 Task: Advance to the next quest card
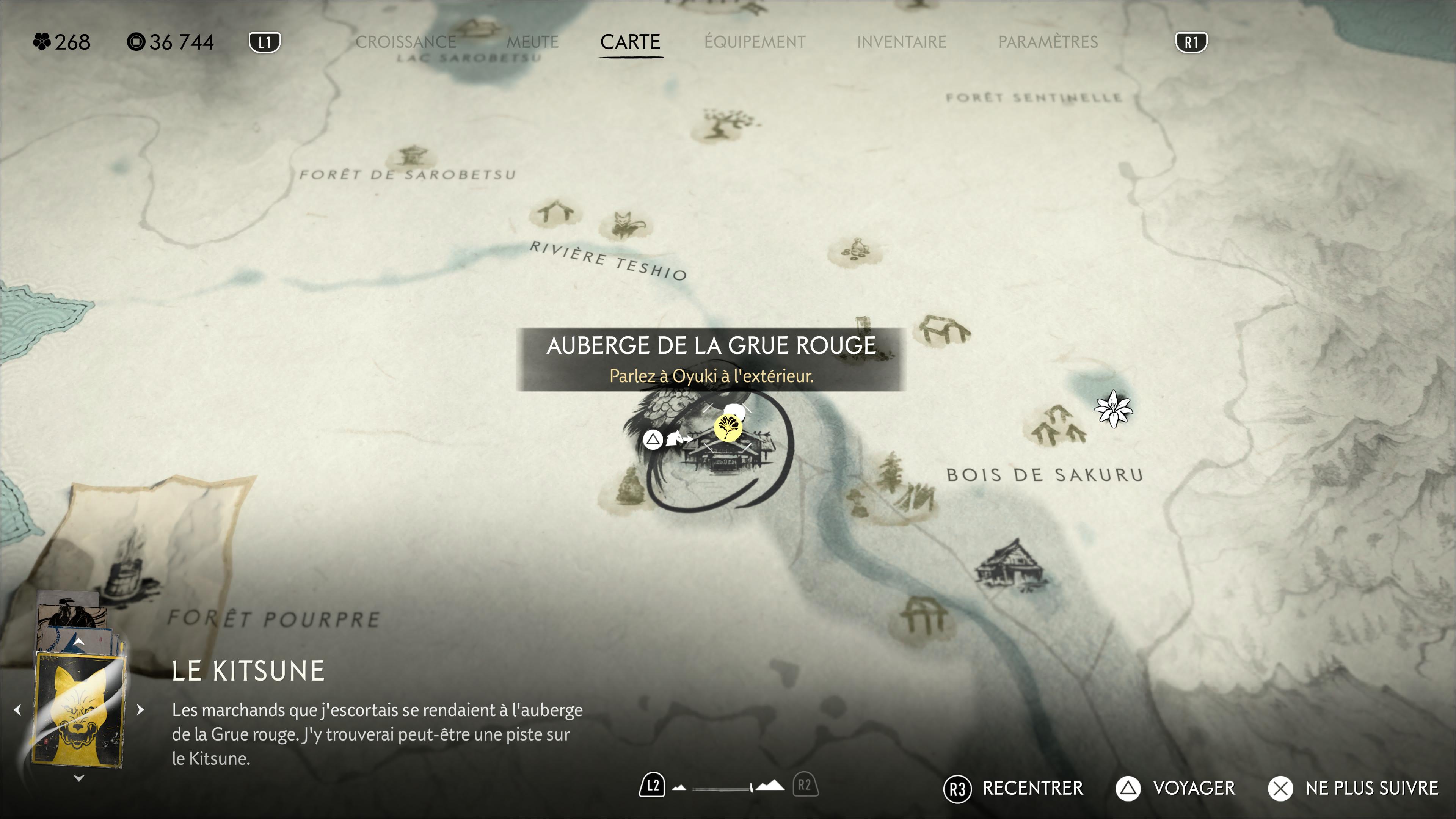(x=141, y=709)
